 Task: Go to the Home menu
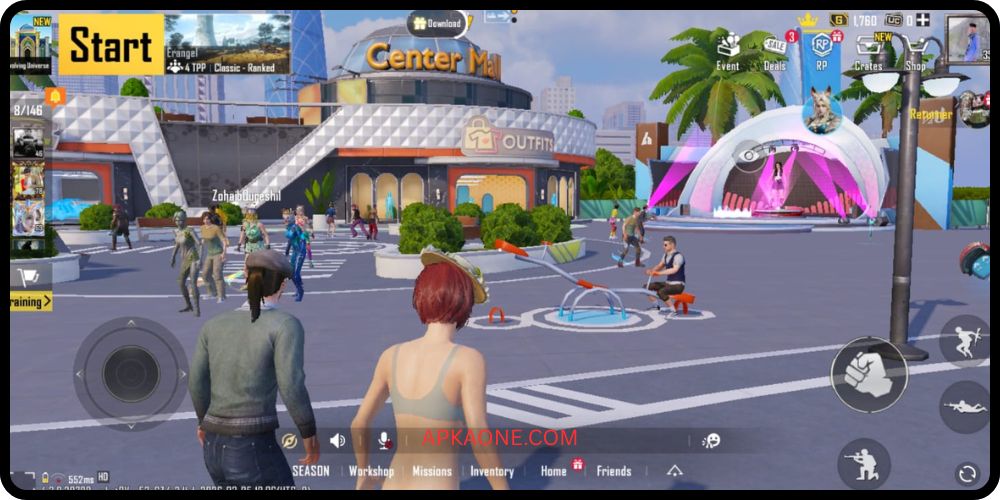554,471
